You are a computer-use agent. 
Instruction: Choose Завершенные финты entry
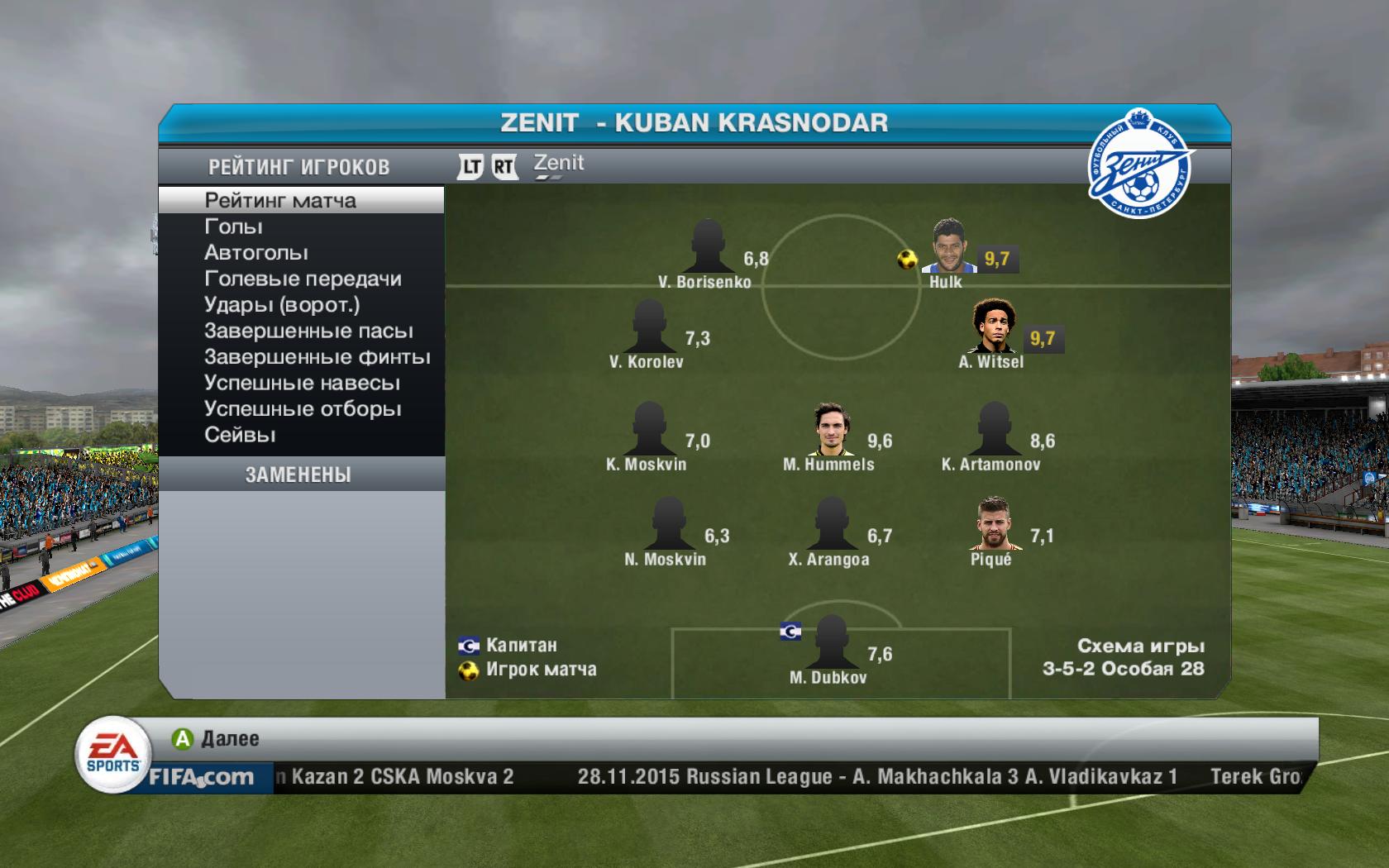coord(317,357)
